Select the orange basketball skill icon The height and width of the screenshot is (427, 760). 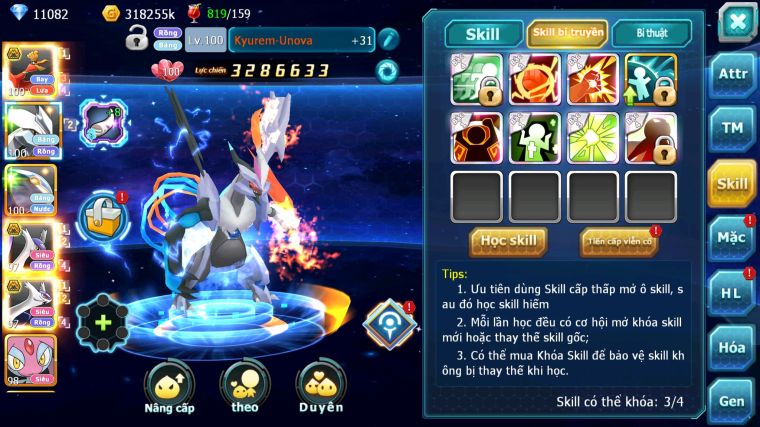[x=534, y=79]
